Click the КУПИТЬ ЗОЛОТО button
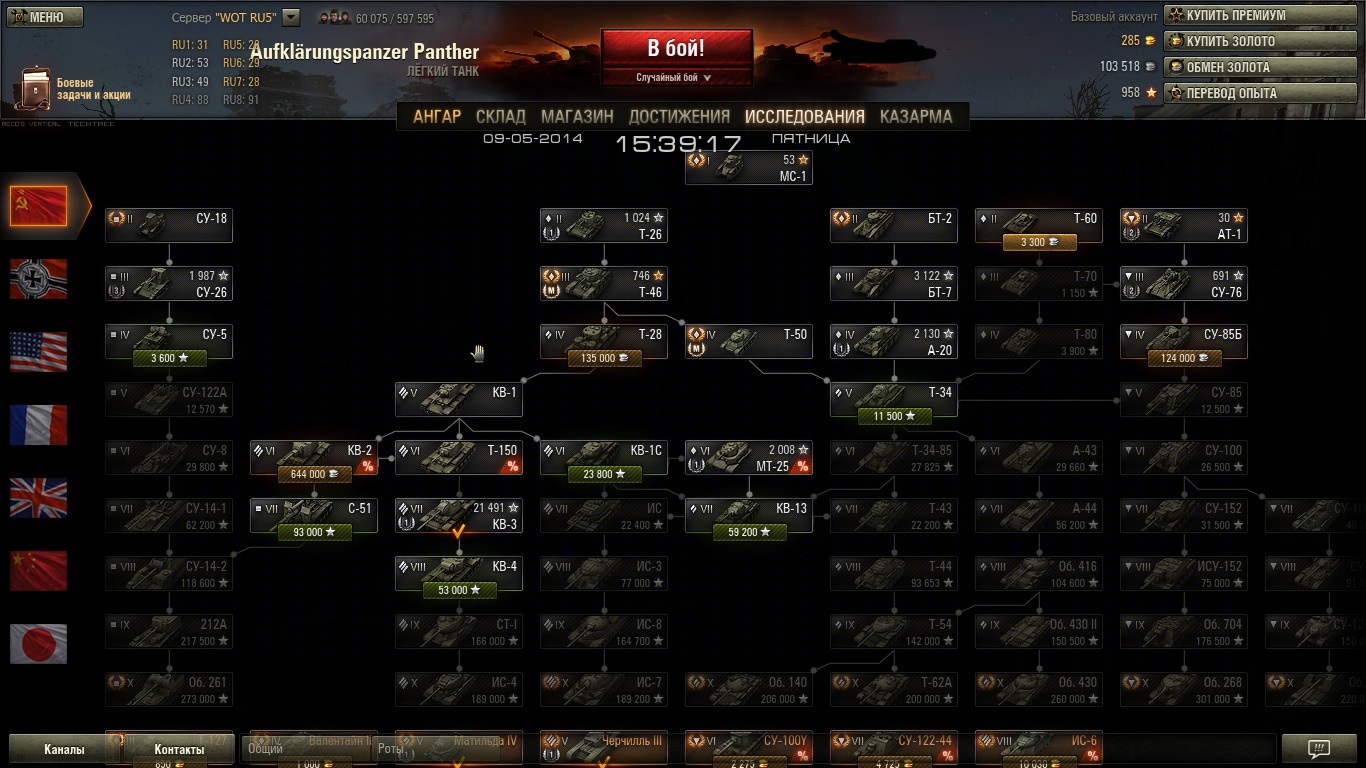1366x768 pixels. [x=1260, y=41]
